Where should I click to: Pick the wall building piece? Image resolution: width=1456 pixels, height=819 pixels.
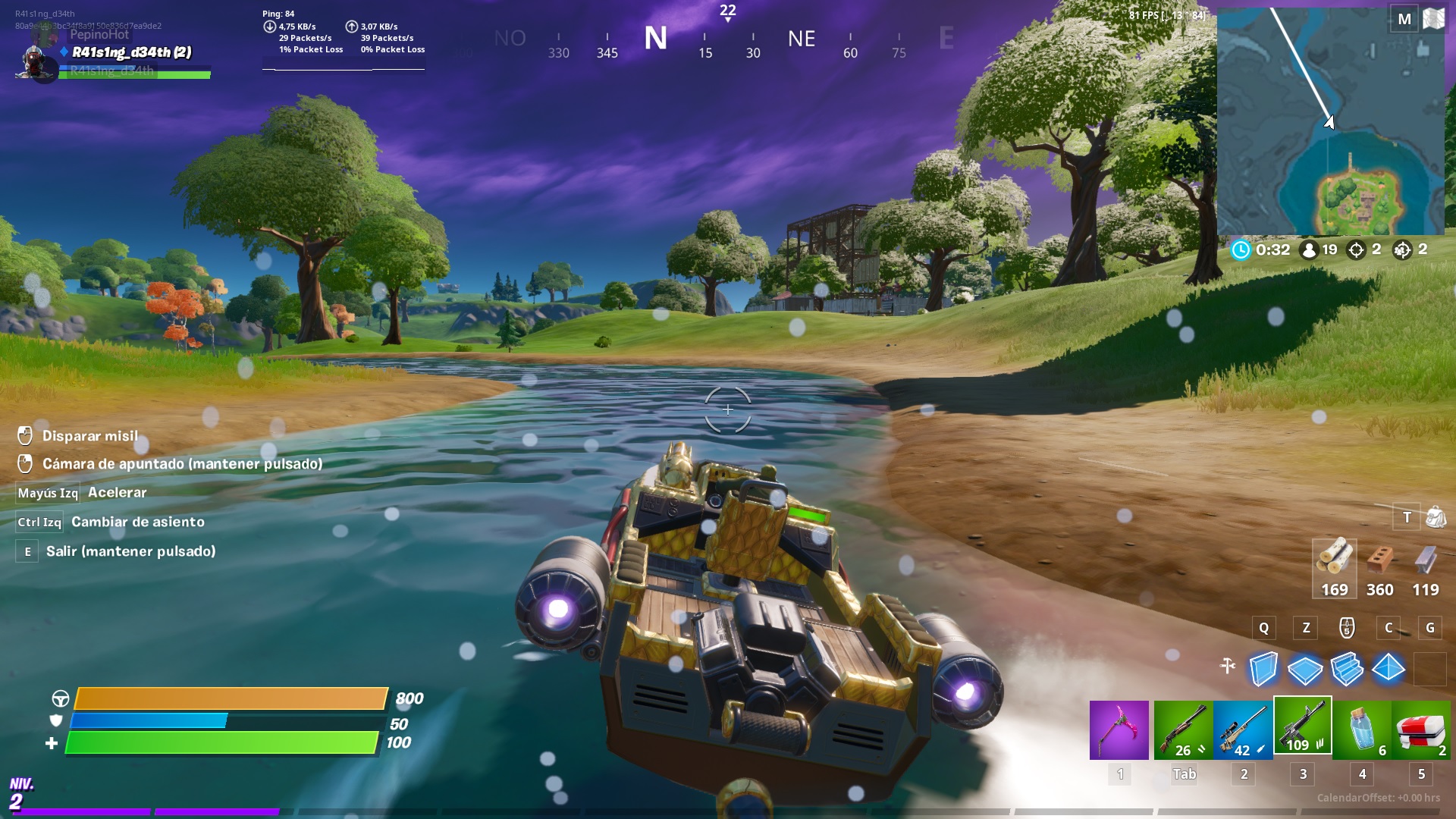click(x=1263, y=669)
